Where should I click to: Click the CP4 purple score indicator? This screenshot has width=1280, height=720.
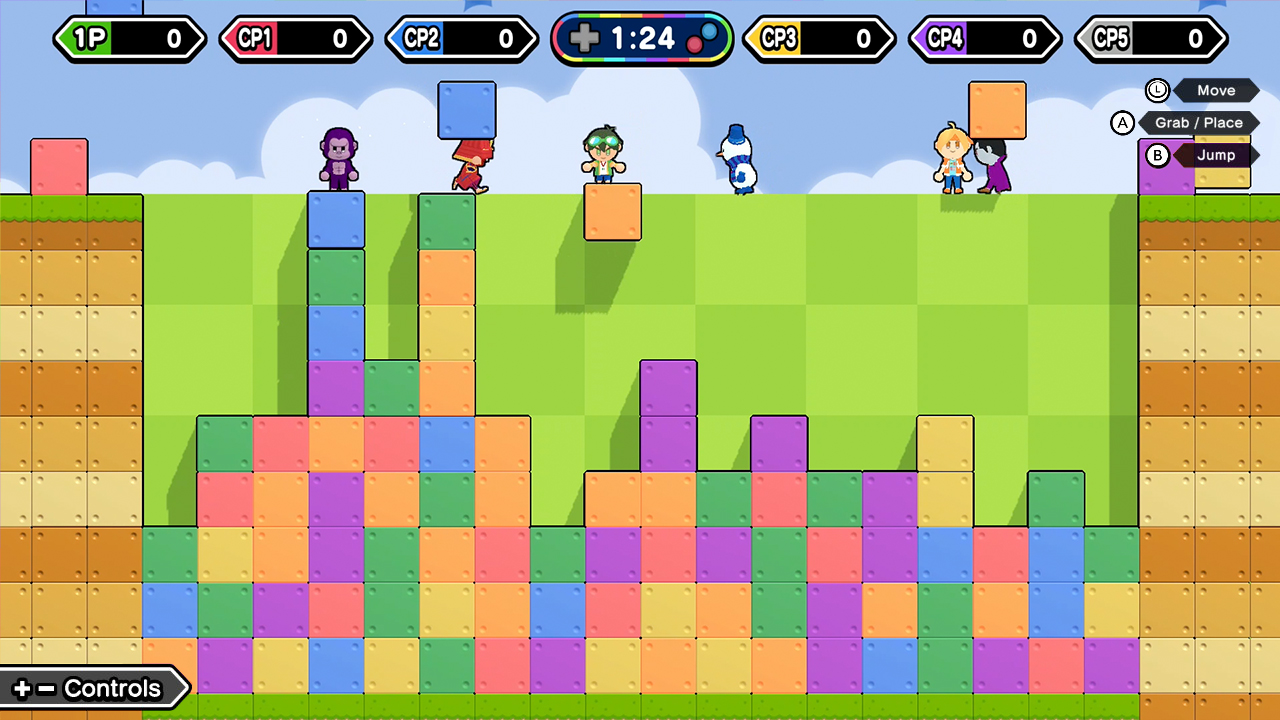coord(985,39)
